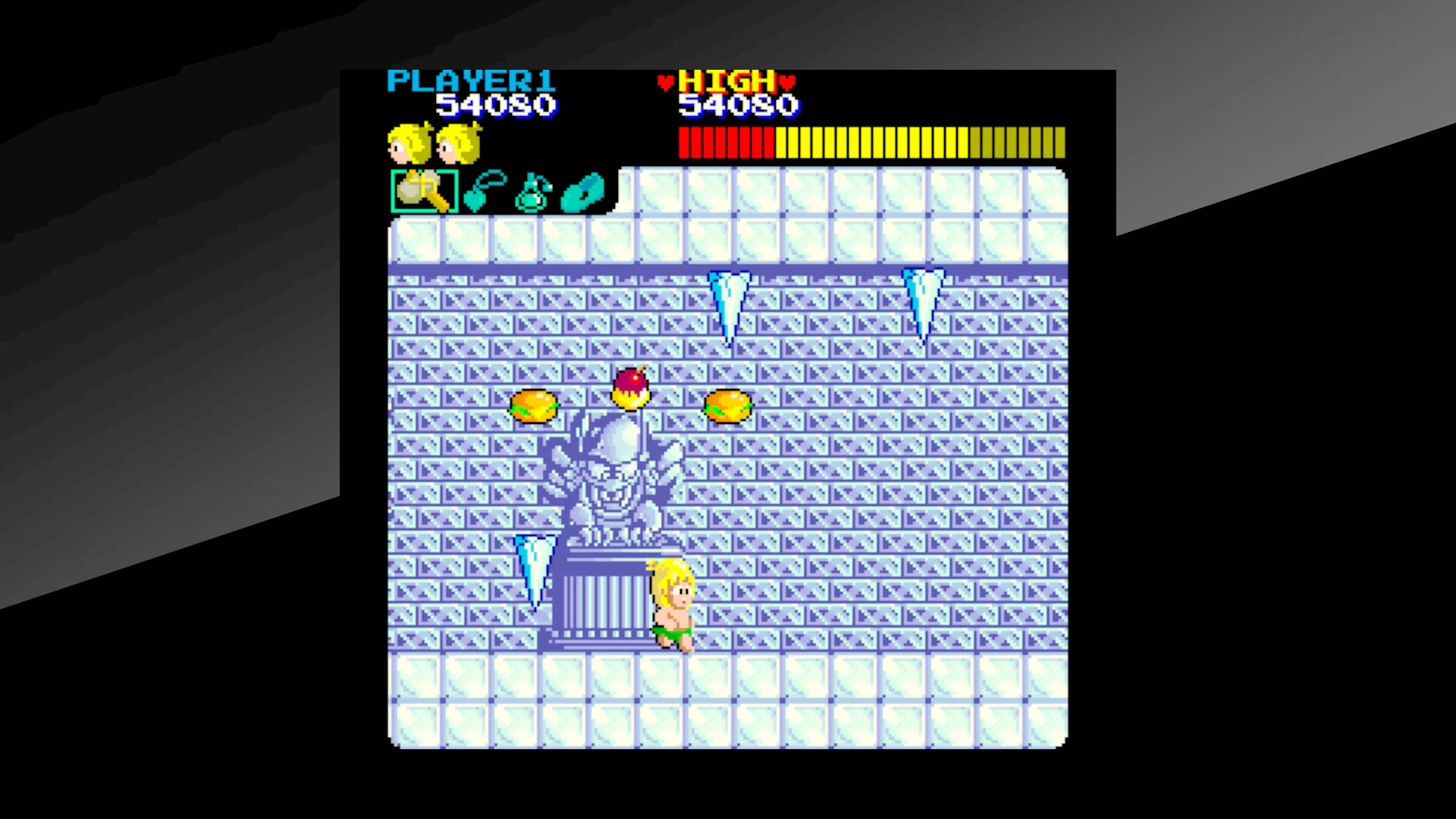Click the skateboard icon in the item row
The height and width of the screenshot is (819, 1456).
pyautogui.click(x=584, y=192)
